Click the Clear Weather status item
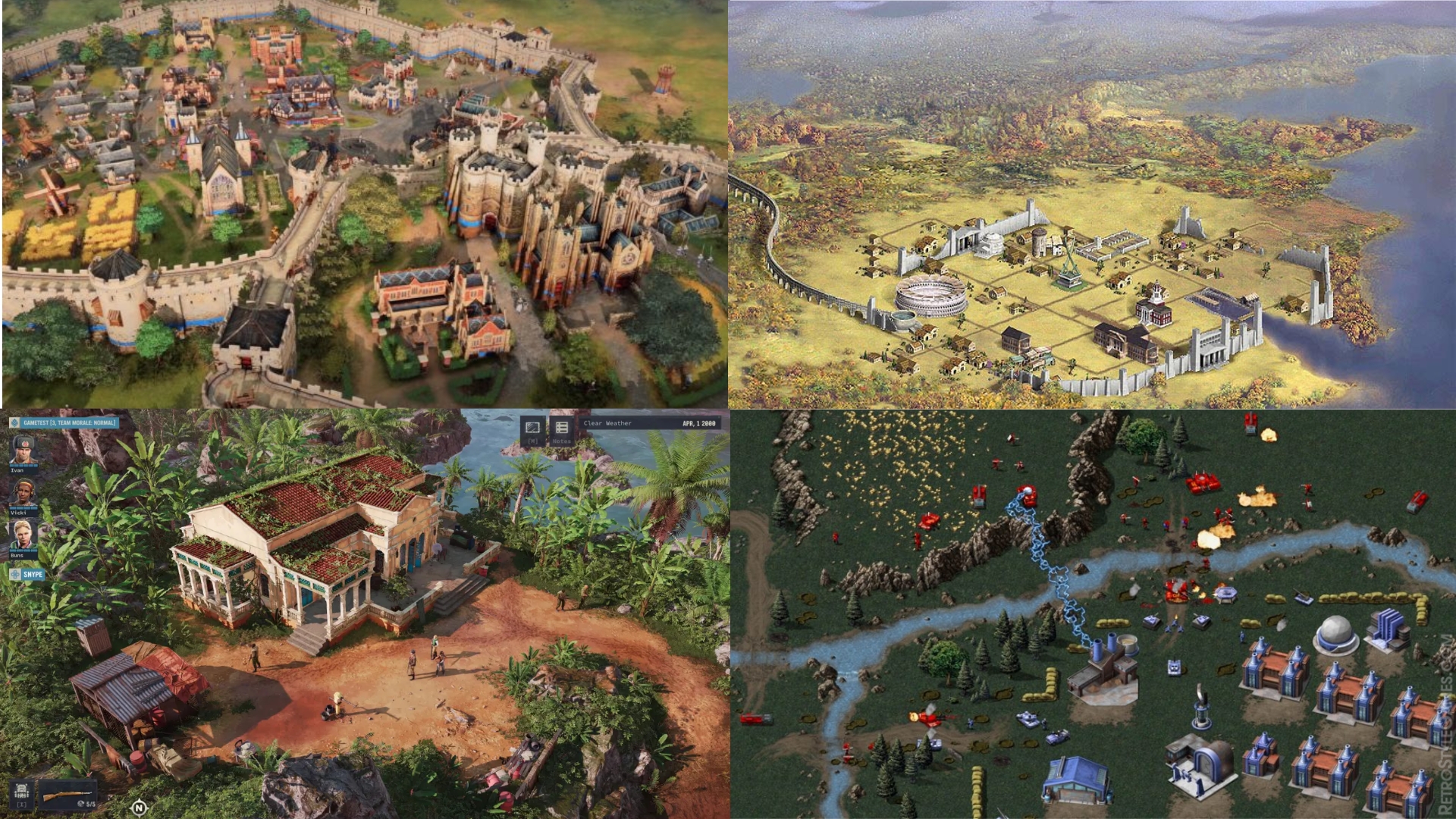Image resolution: width=1456 pixels, height=819 pixels. (607, 423)
